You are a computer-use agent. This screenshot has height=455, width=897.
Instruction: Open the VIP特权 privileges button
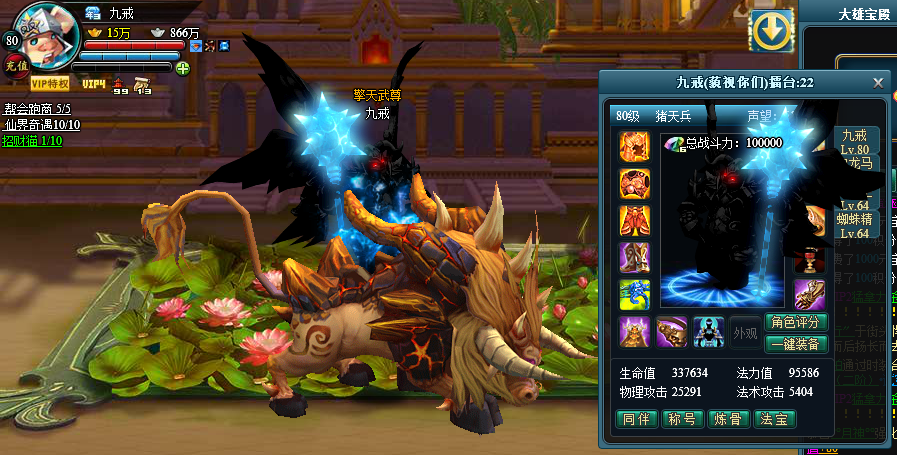pos(50,83)
